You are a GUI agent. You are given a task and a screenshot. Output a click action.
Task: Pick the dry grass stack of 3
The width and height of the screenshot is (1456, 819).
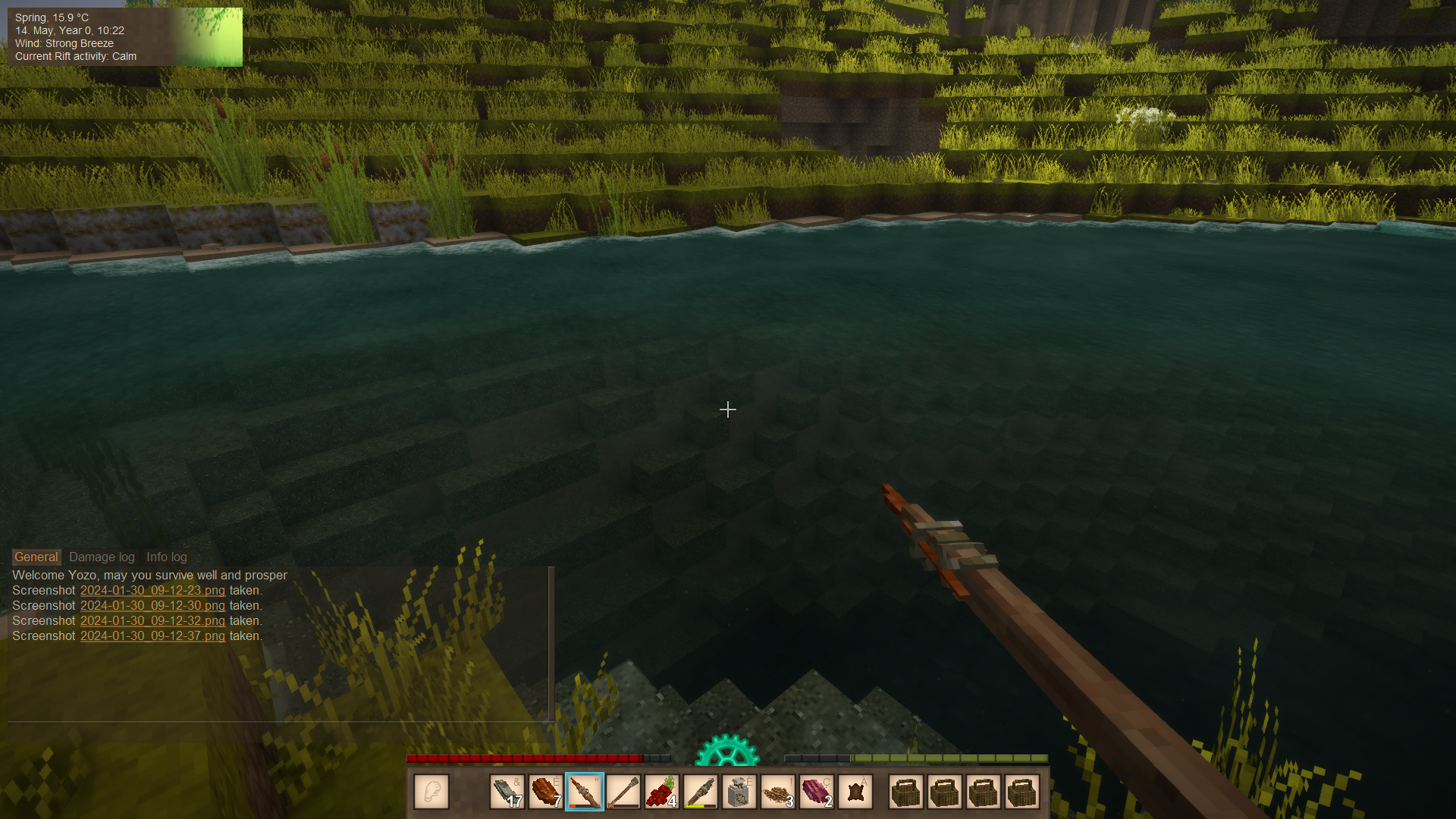click(778, 792)
